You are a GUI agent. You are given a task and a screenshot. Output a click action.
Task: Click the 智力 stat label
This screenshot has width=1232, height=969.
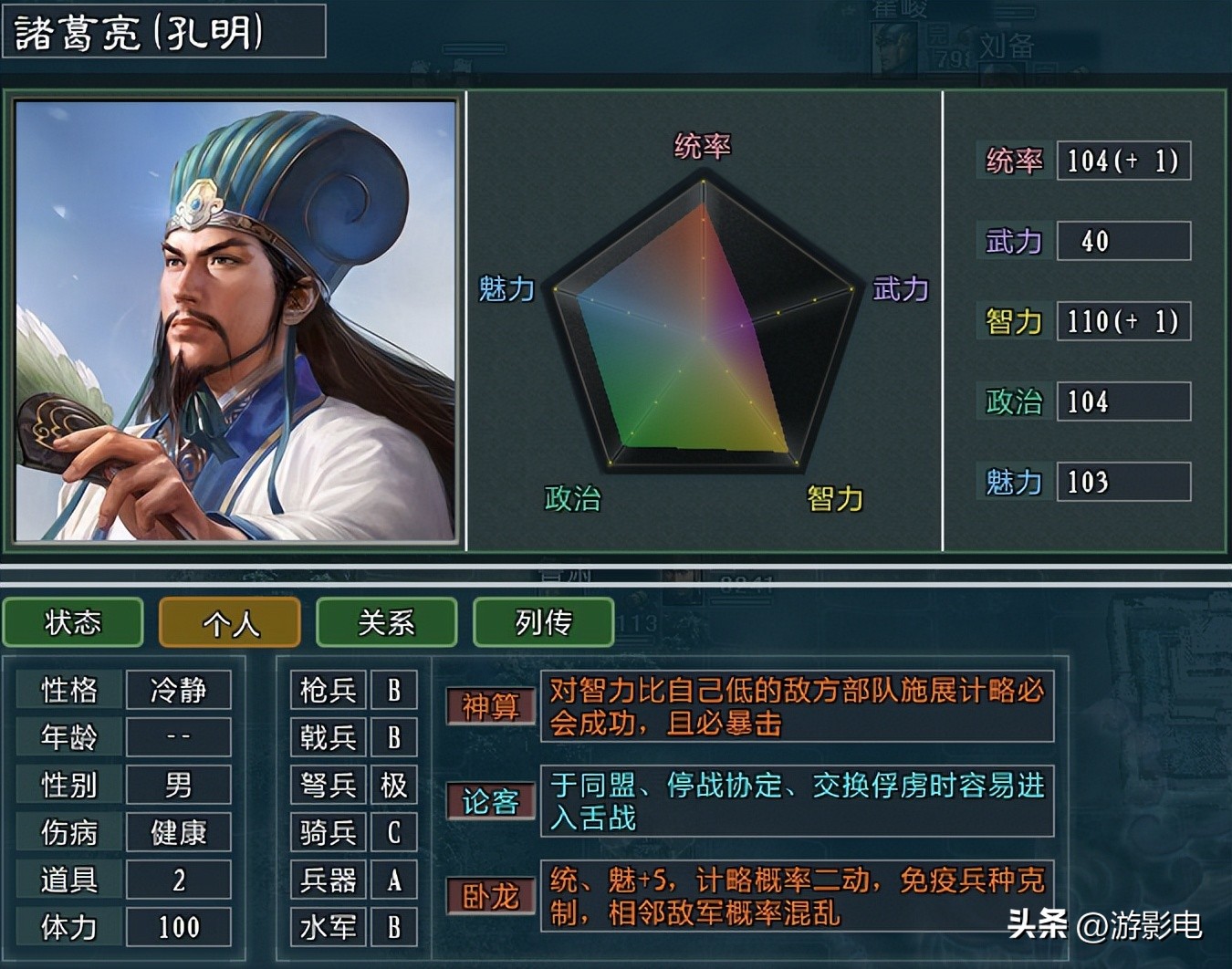(1011, 321)
